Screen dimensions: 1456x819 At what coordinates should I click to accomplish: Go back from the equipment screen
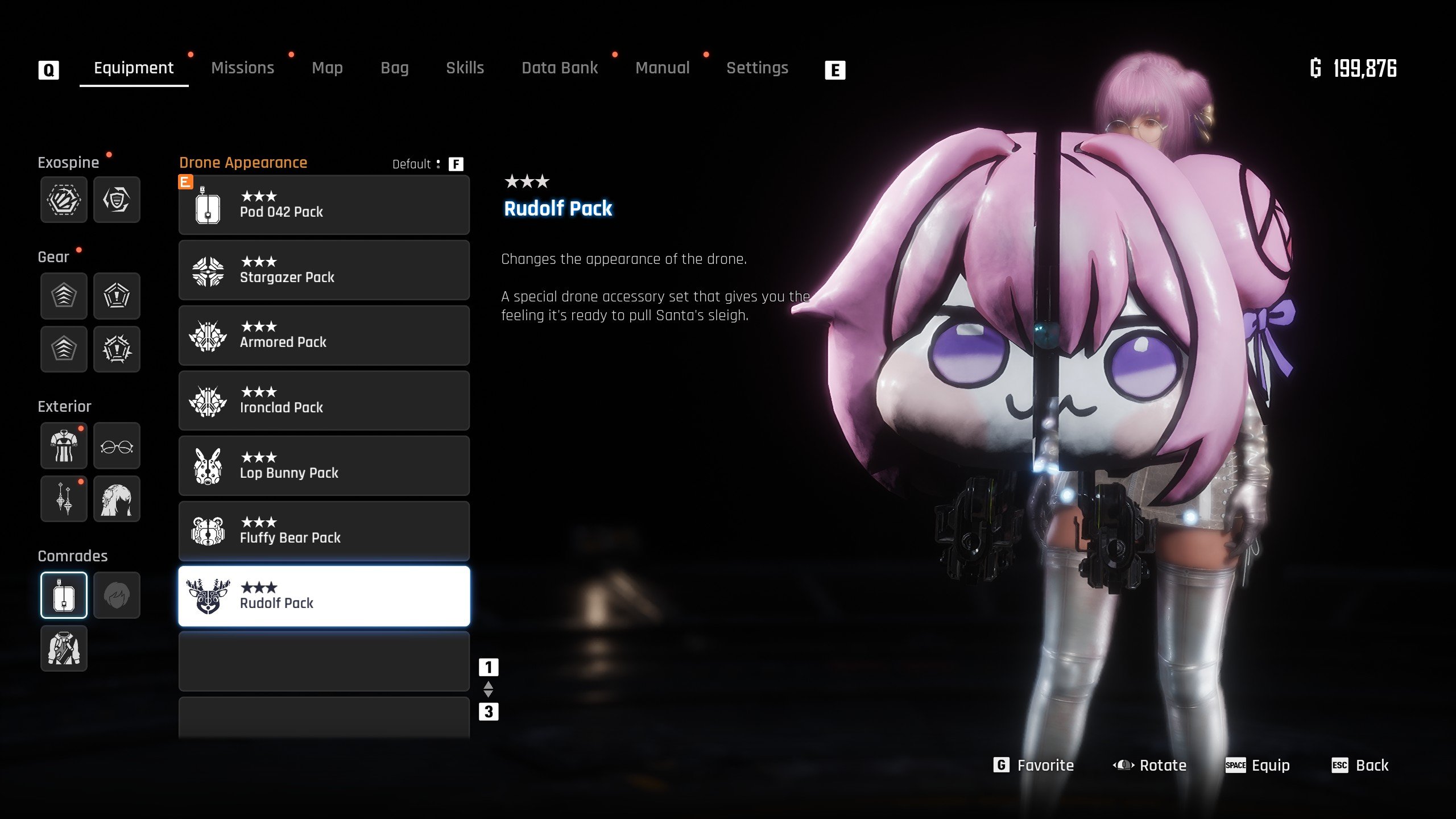click(x=1360, y=766)
